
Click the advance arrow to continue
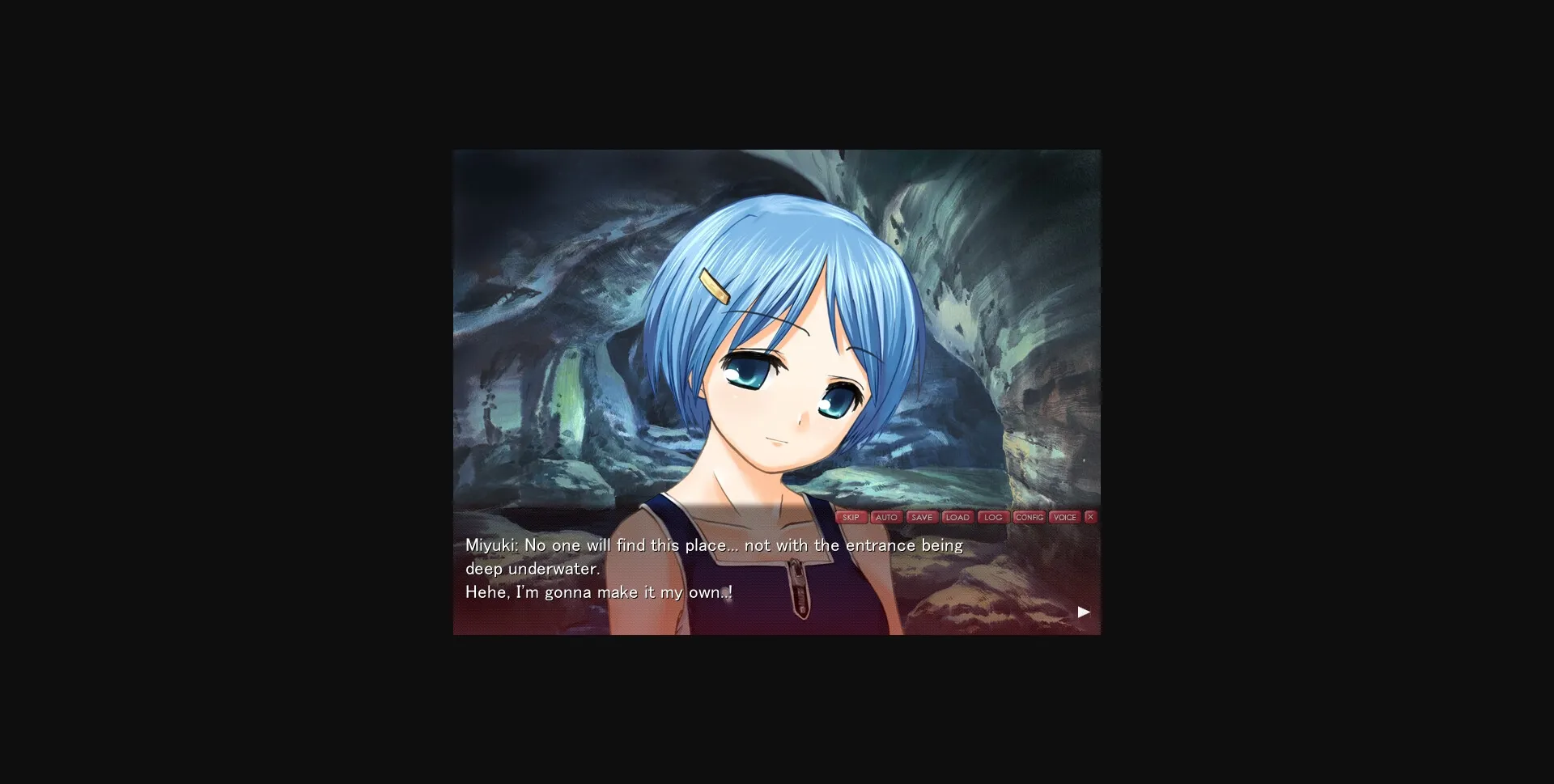click(x=1082, y=612)
